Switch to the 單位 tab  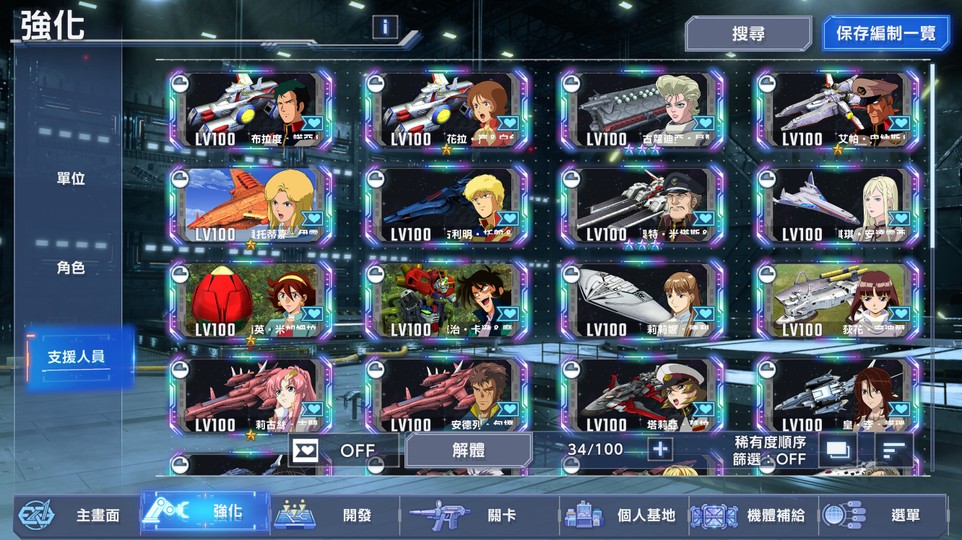71,179
